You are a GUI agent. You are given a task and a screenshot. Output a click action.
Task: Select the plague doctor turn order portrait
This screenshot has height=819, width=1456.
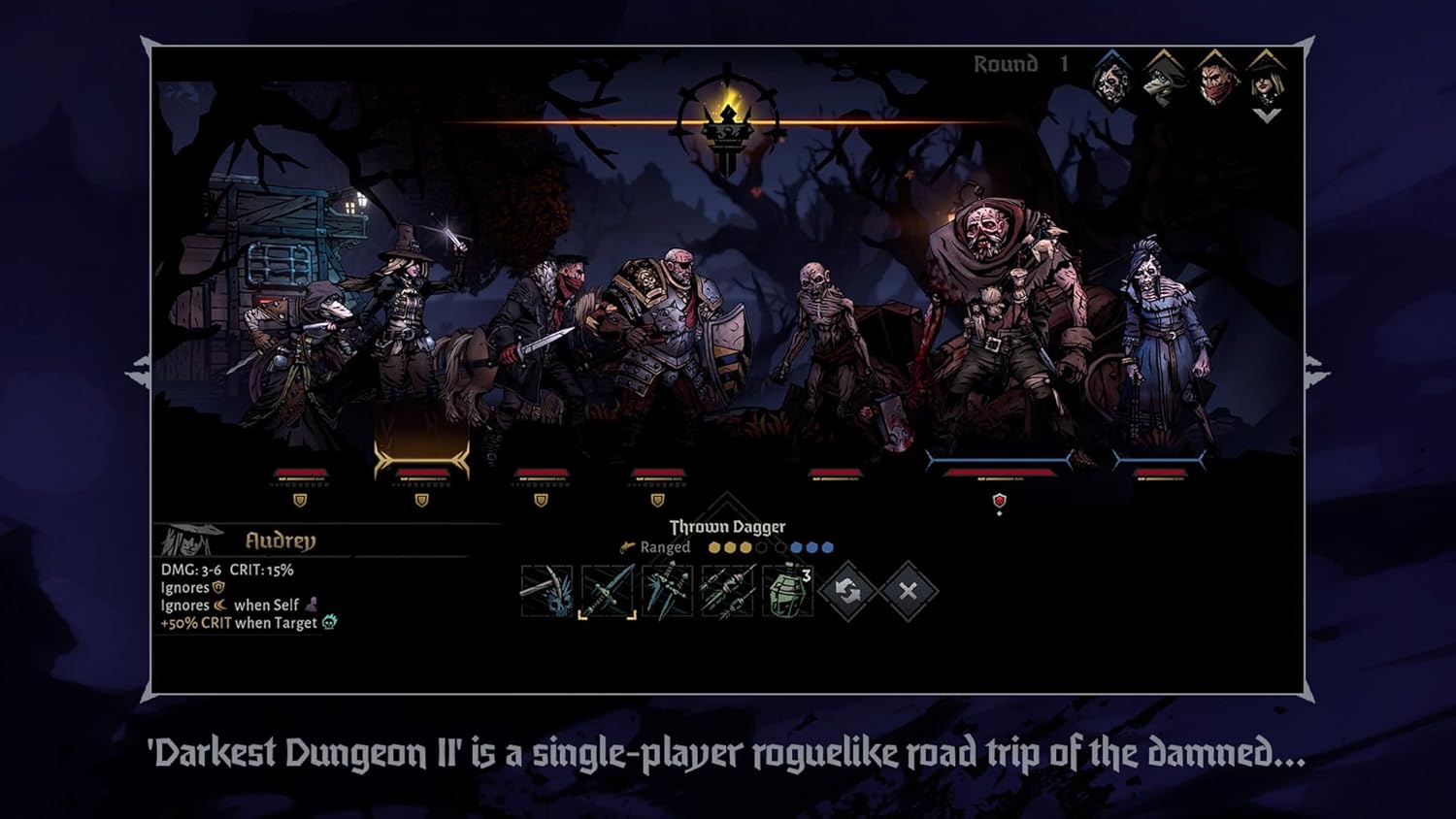(x=1162, y=80)
